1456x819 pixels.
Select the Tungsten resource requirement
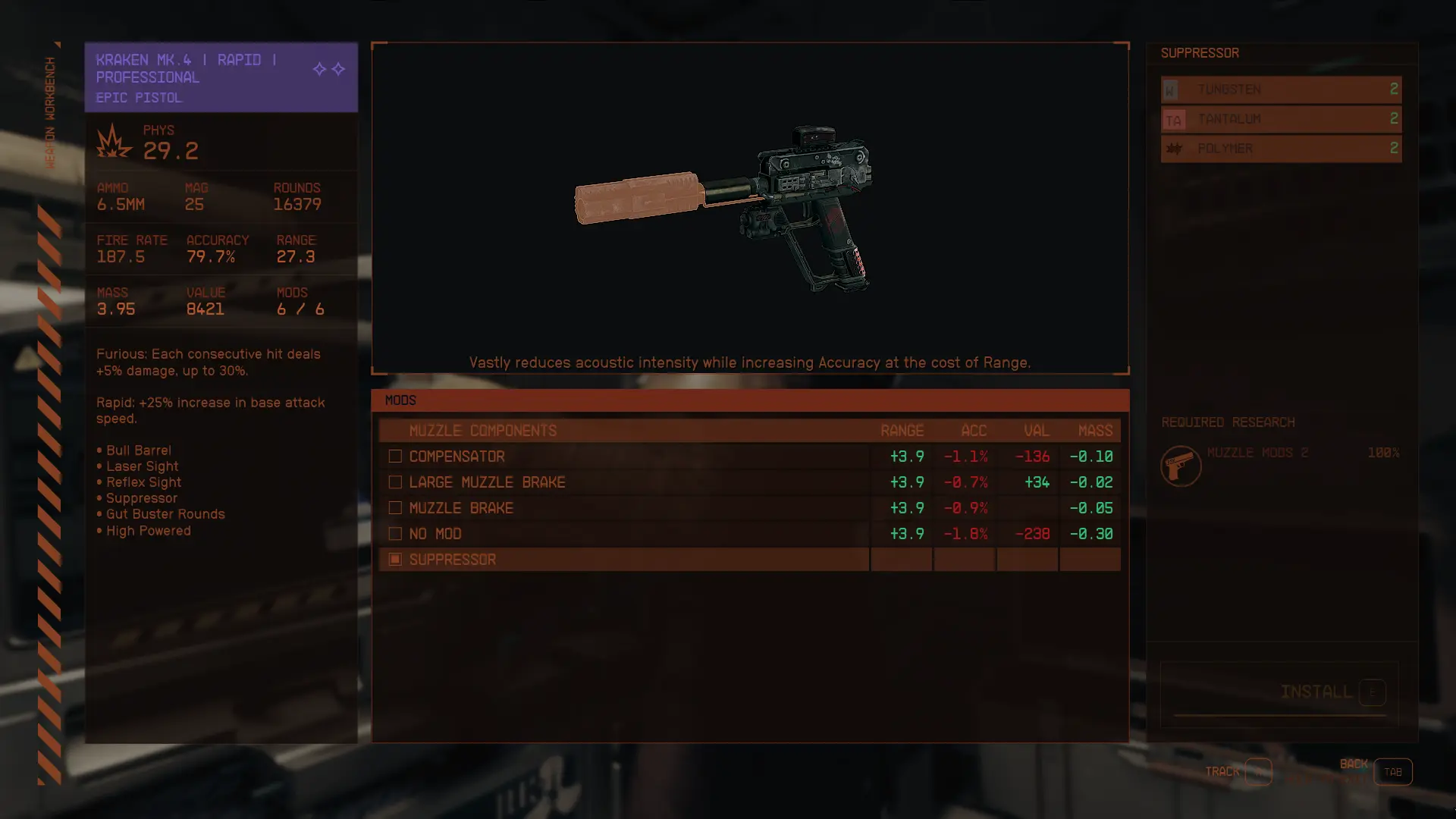[x=1281, y=89]
